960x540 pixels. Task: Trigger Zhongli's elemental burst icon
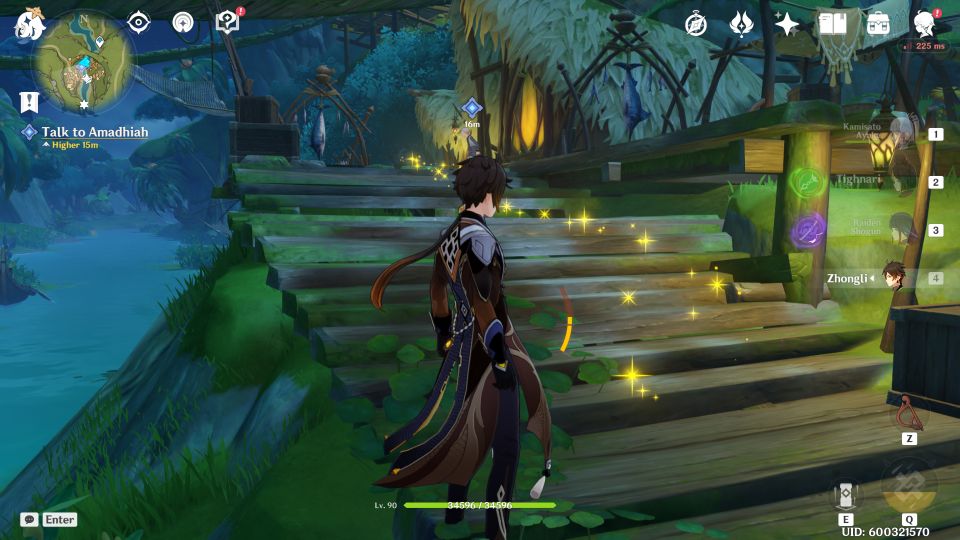(x=909, y=487)
